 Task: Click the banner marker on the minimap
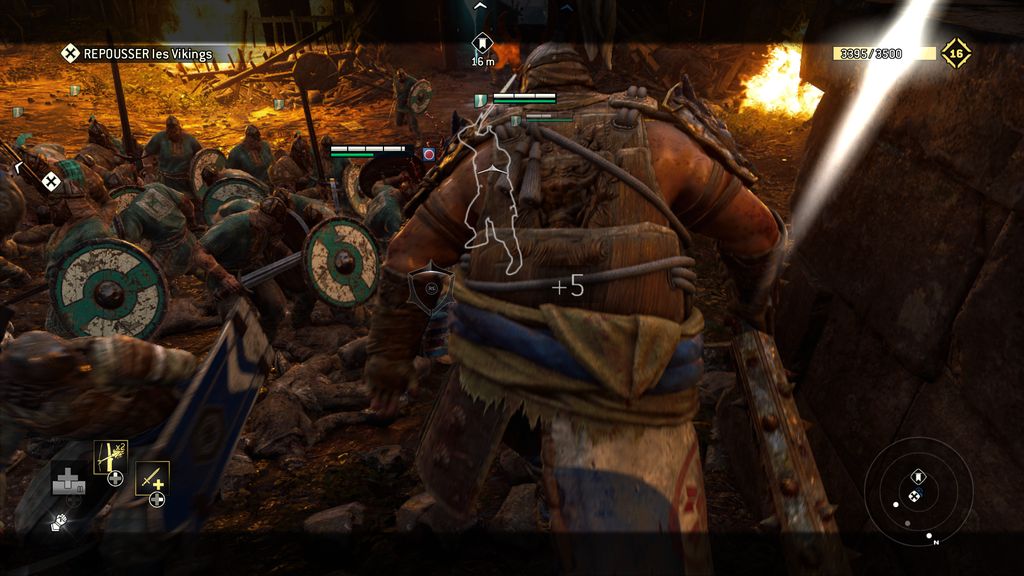(918, 476)
